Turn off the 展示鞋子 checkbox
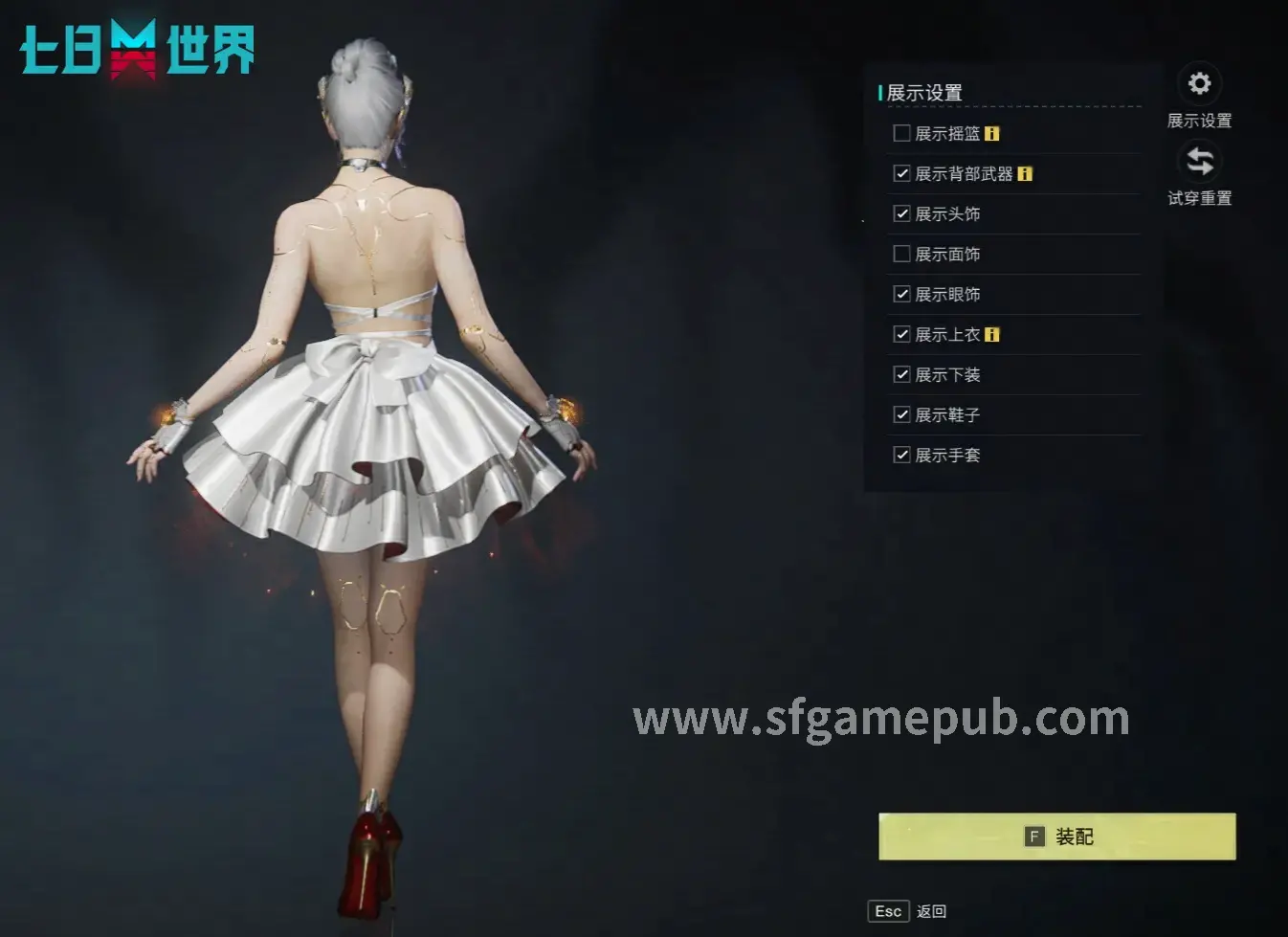 (x=901, y=414)
